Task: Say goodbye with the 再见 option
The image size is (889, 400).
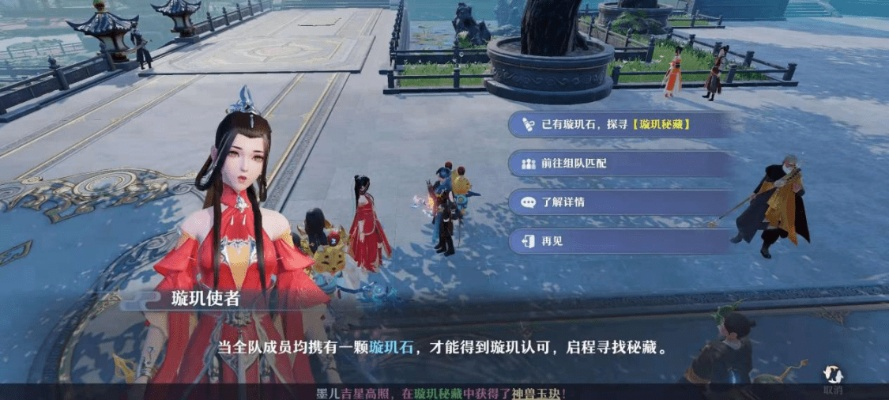Action: (x=618, y=241)
